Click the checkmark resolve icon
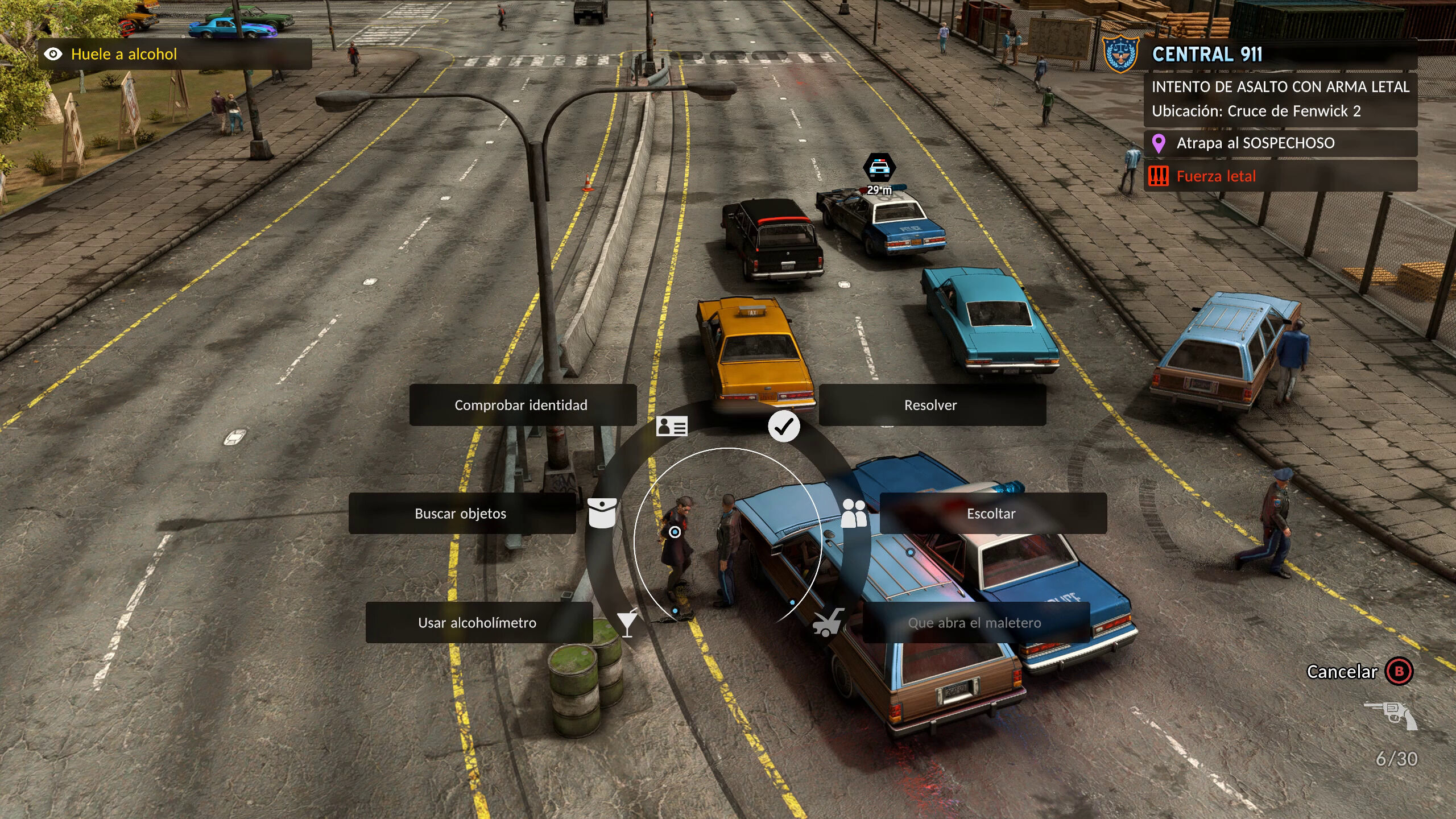Image resolution: width=1456 pixels, height=819 pixels. pos(784,427)
